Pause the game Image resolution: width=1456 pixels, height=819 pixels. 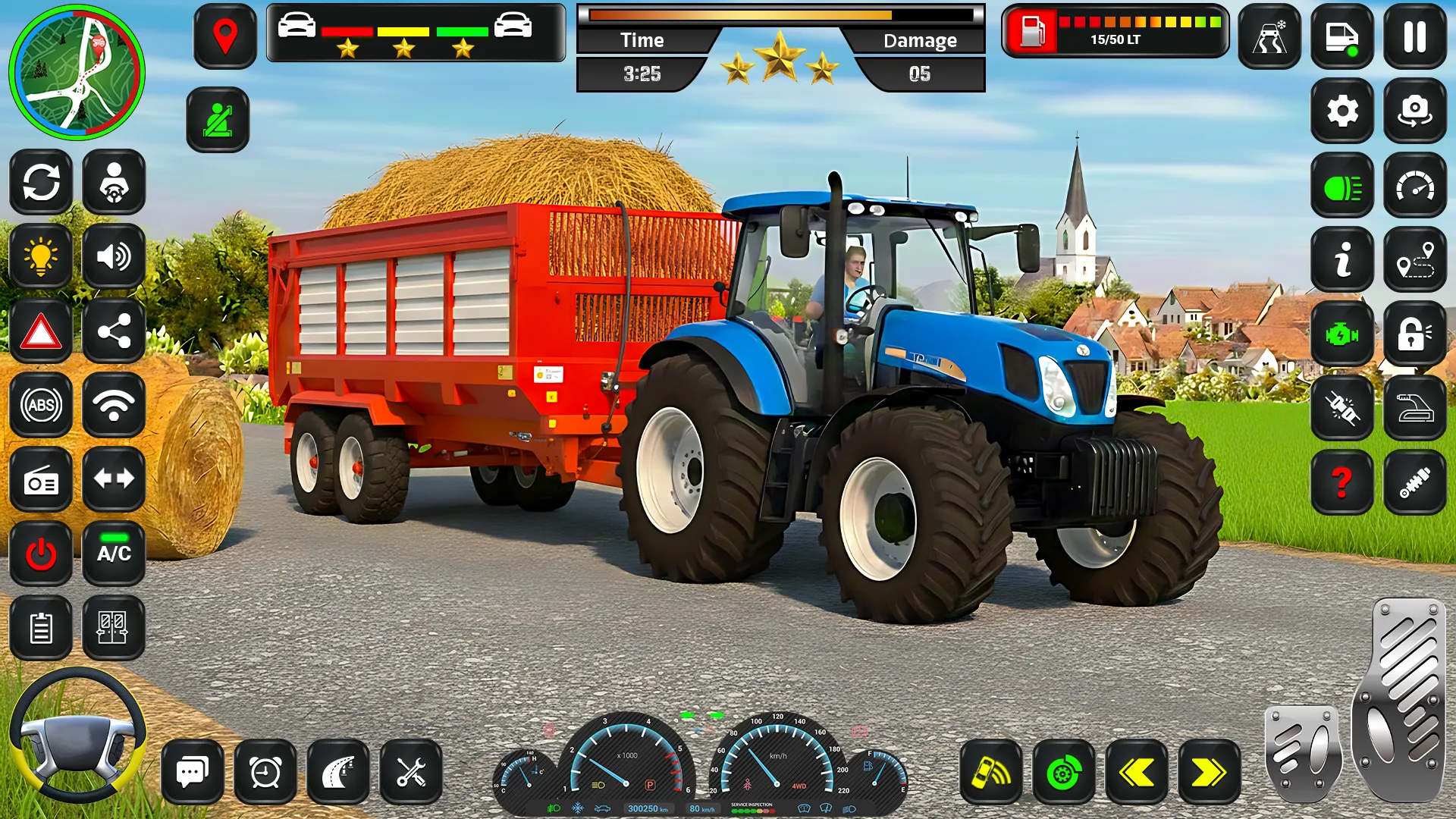[1415, 36]
